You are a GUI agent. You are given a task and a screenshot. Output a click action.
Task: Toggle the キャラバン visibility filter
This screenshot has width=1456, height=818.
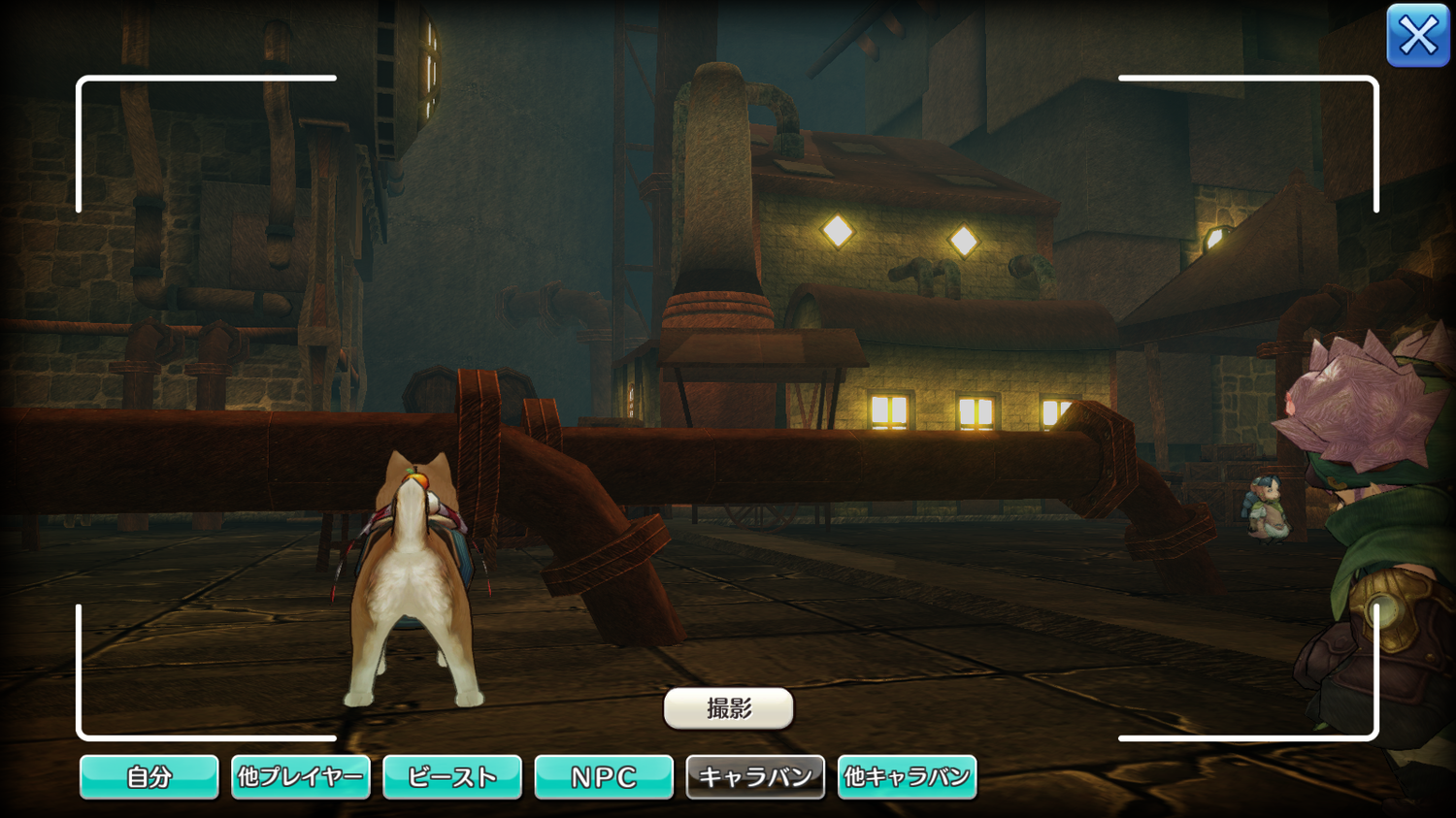point(755,777)
